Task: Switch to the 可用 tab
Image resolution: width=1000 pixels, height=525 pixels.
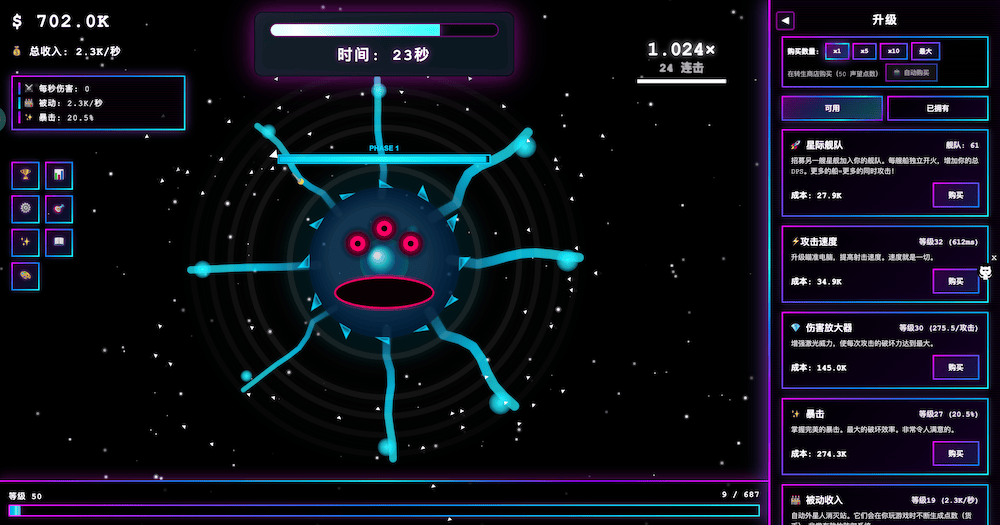Action: 832,108
